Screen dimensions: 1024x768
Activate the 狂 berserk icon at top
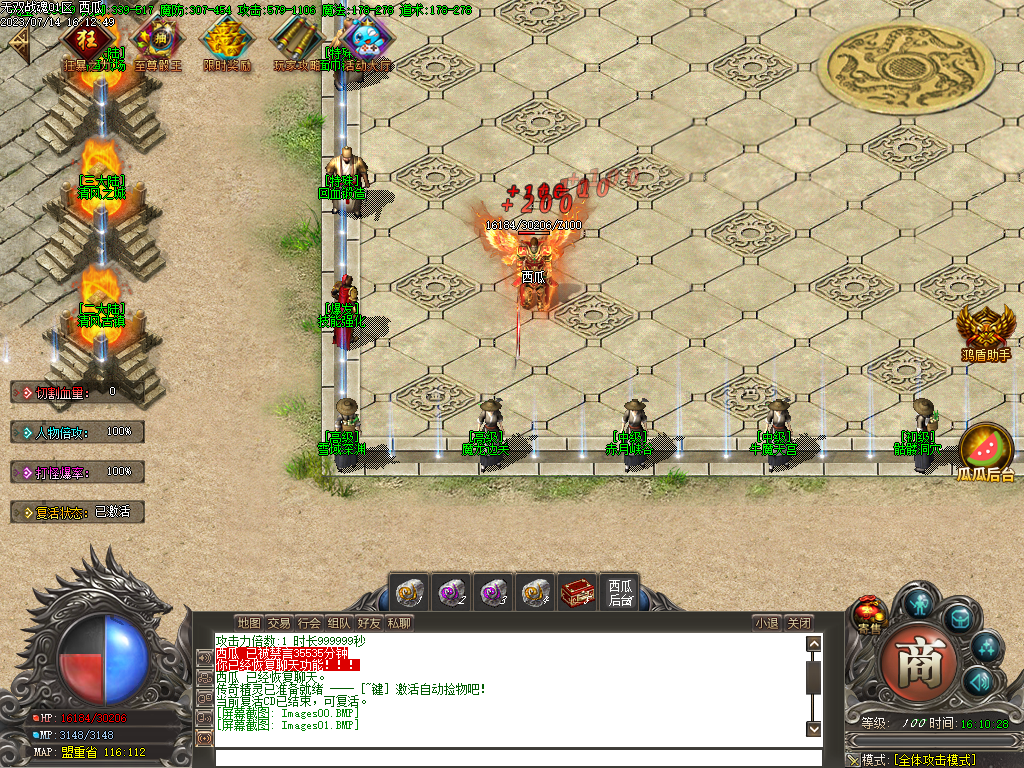point(88,42)
